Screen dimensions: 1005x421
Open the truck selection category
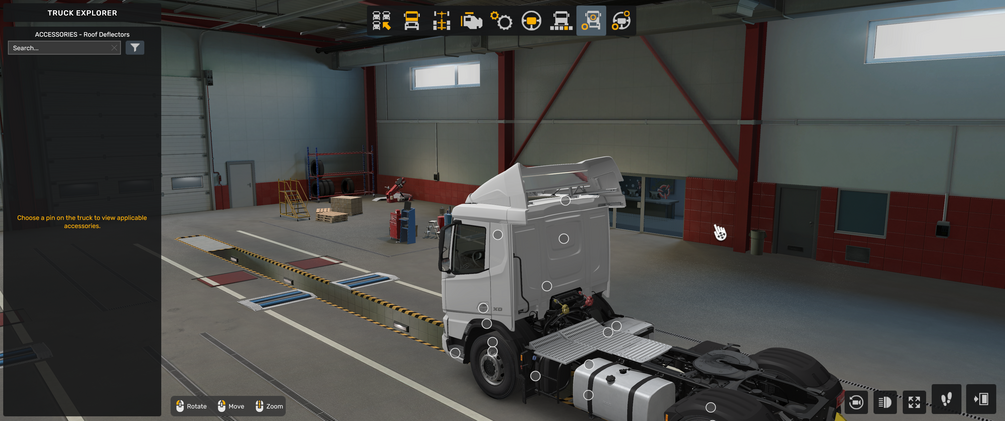[381, 21]
